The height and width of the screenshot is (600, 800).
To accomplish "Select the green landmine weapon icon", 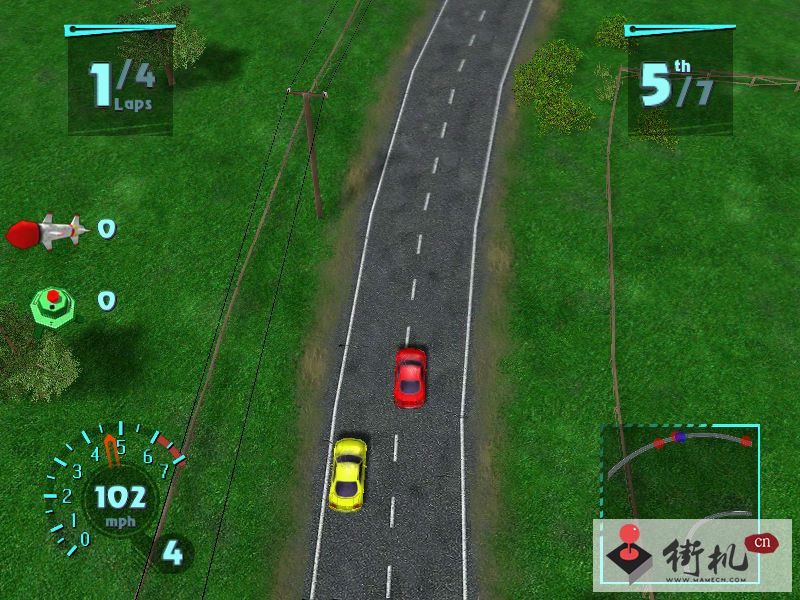I will (x=53, y=302).
